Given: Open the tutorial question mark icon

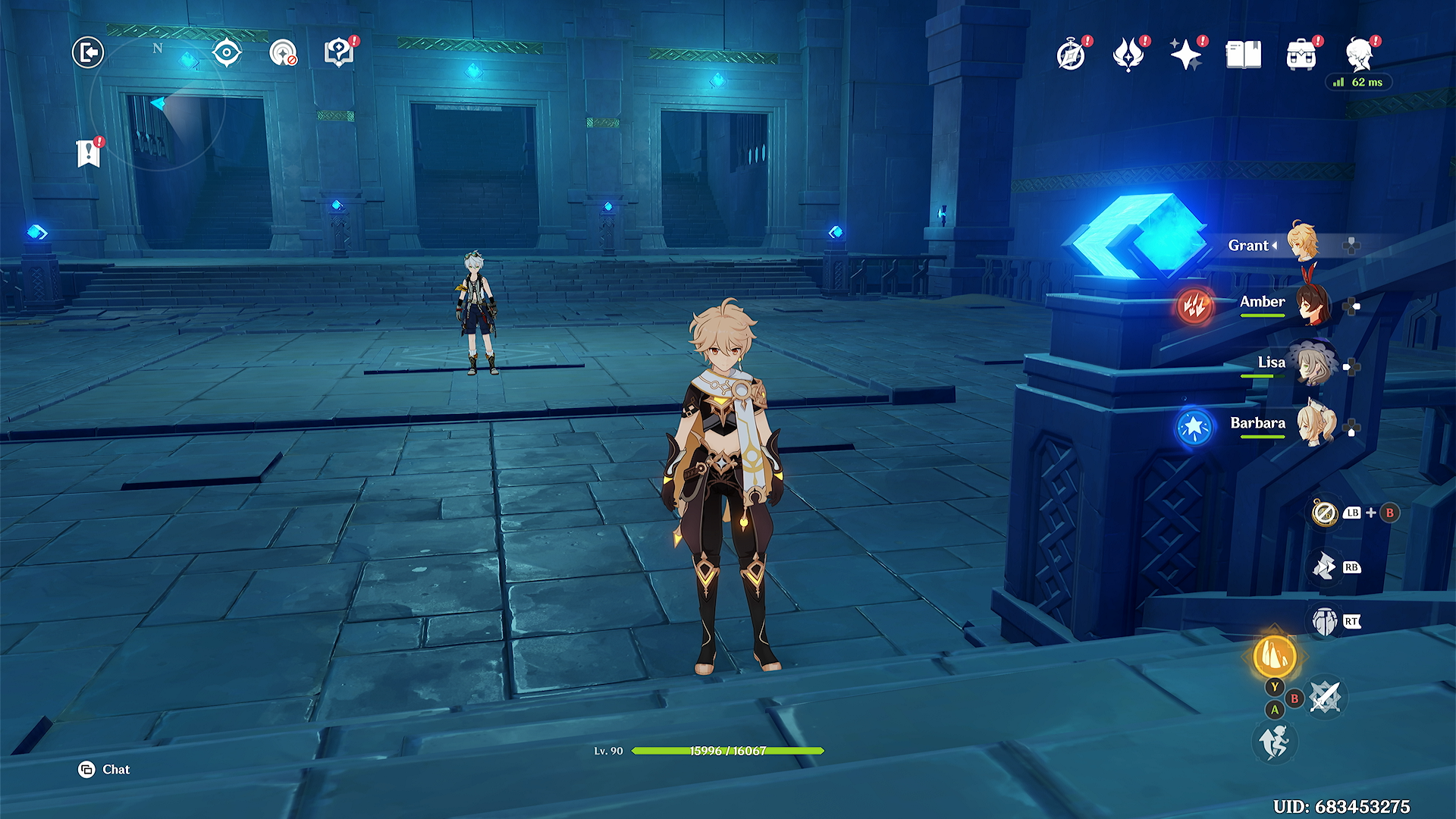Looking at the screenshot, I should [339, 53].
